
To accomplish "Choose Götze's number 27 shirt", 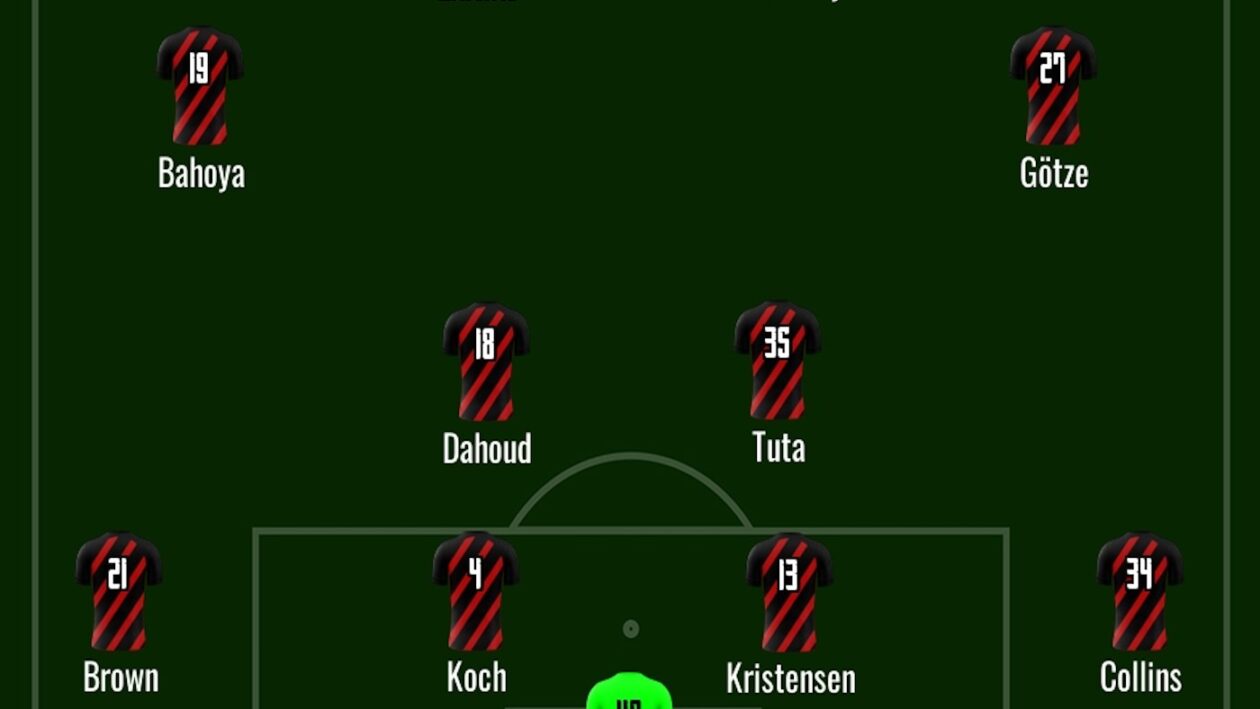I will pos(1053,86).
